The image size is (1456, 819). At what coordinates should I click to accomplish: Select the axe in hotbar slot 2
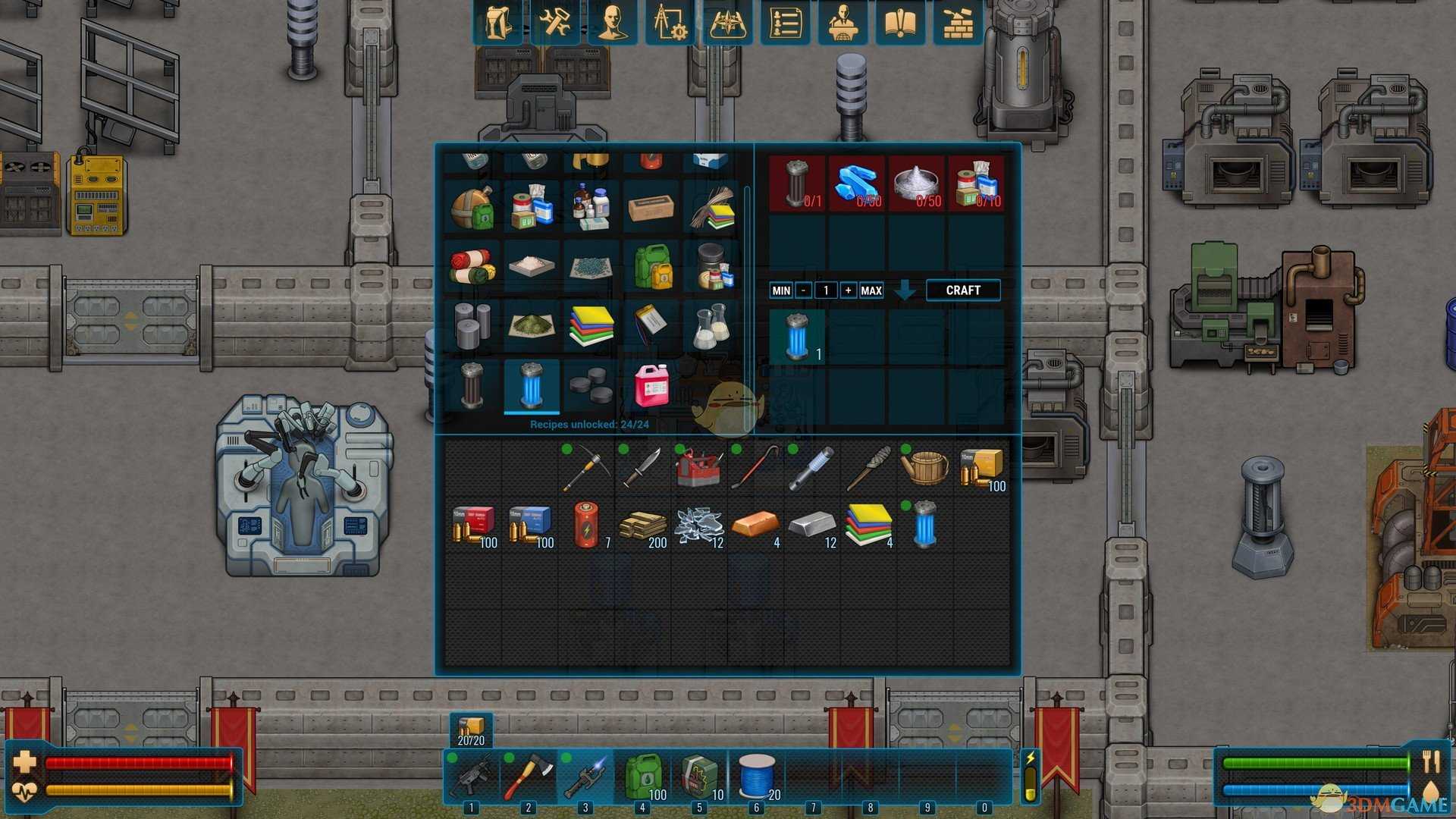tap(528, 777)
